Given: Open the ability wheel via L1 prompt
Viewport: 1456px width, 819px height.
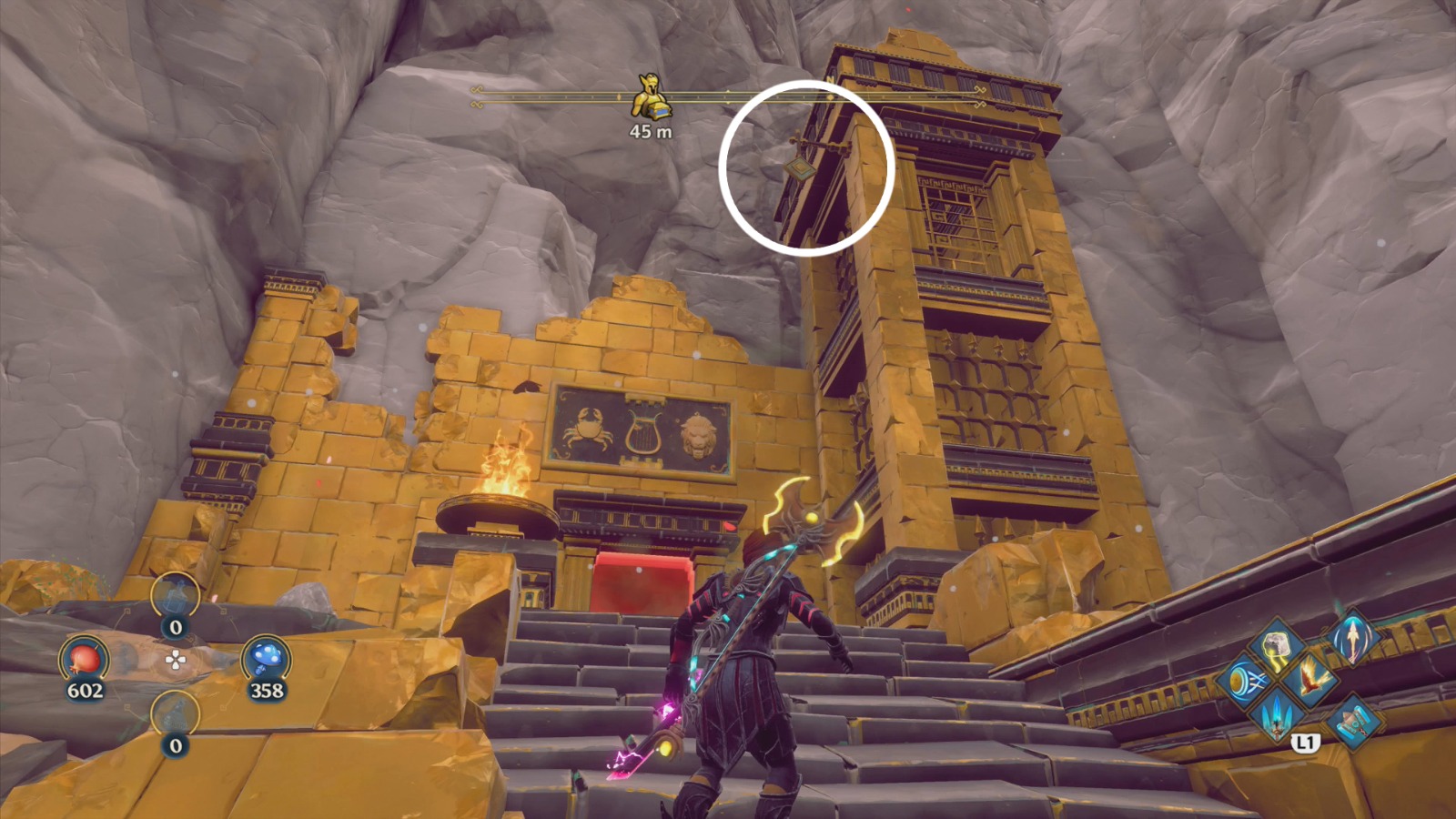Looking at the screenshot, I should point(1306,742).
